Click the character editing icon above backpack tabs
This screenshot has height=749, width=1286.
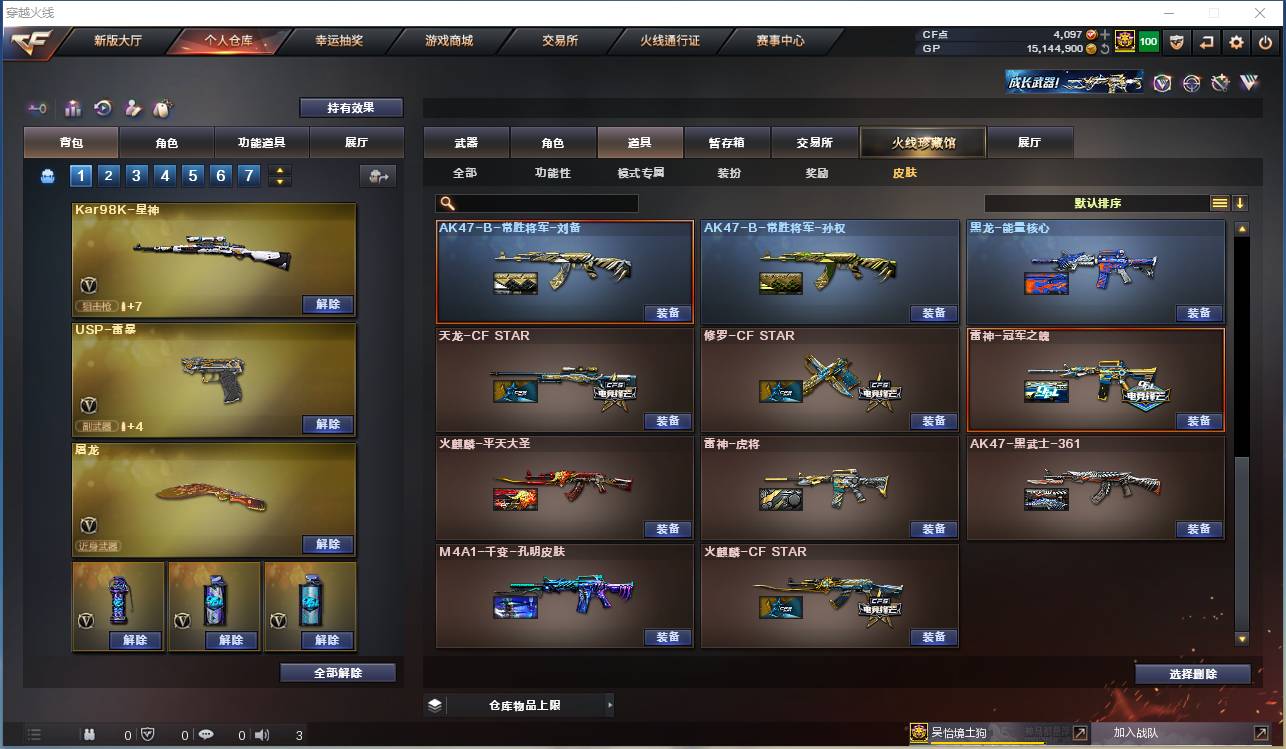coord(133,107)
